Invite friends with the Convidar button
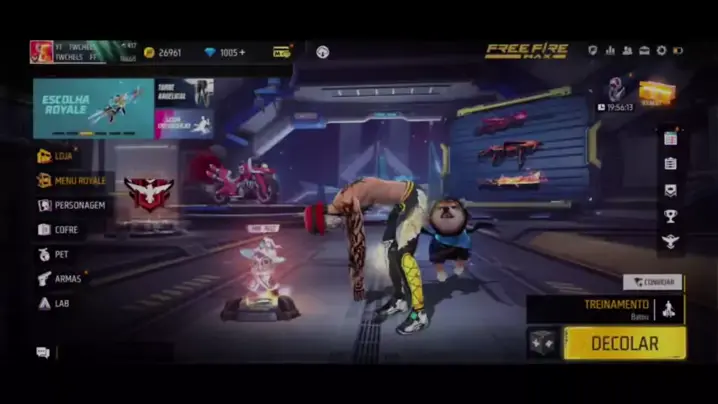Image resolution: width=718 pixels, height=404 pixels. click(653, 282)
